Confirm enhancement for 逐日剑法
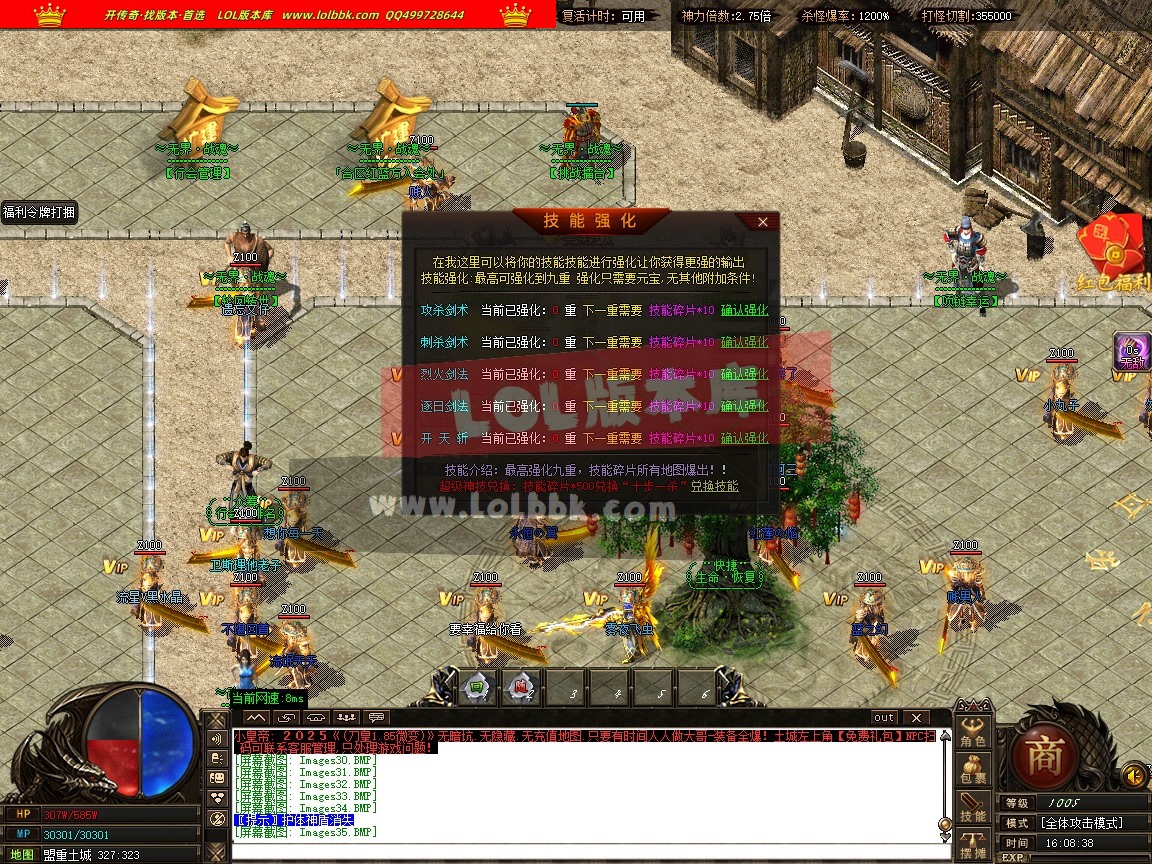This screenshot has height=864, width=1152. click(744, 406)
